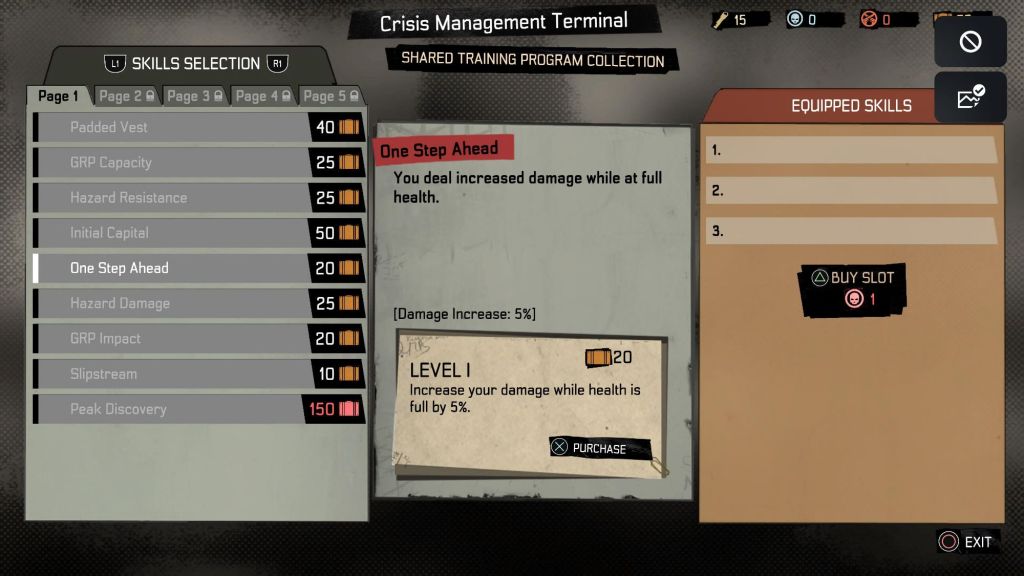
Task: Open the locked Page 2 tab
Action: point(126,96)
